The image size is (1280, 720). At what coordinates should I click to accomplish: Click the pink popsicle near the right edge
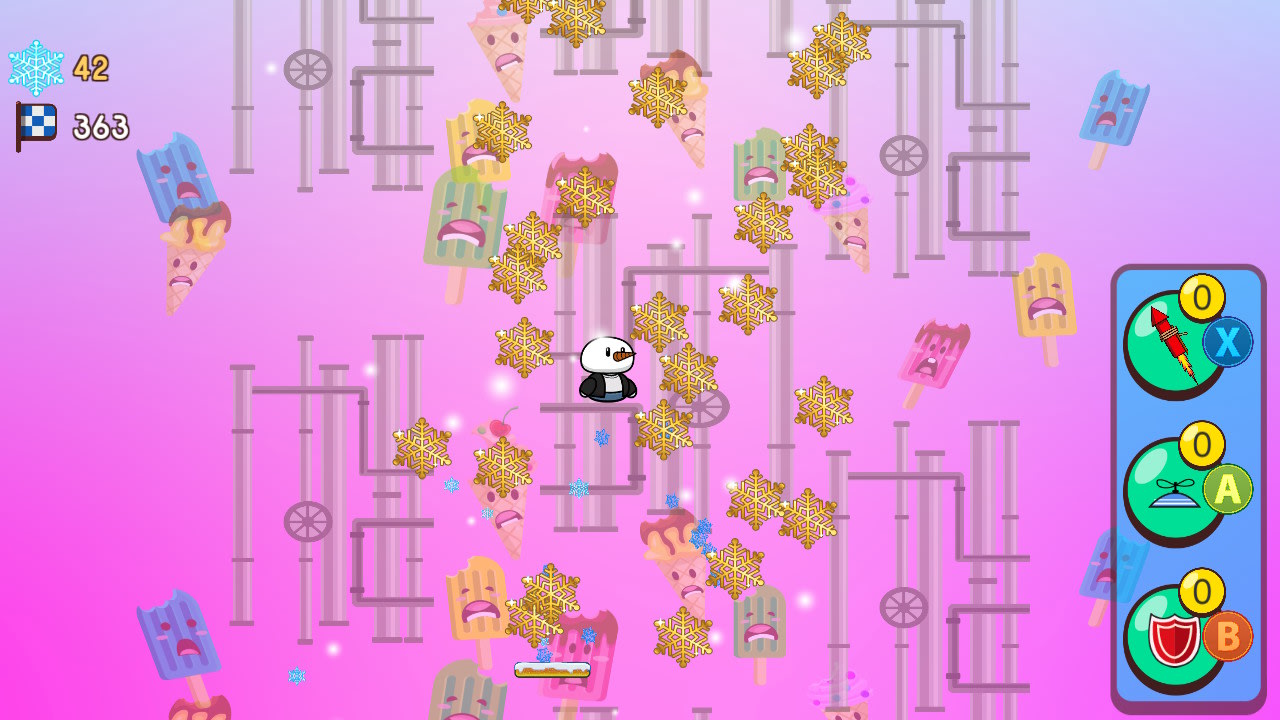[x=935, y=355]
